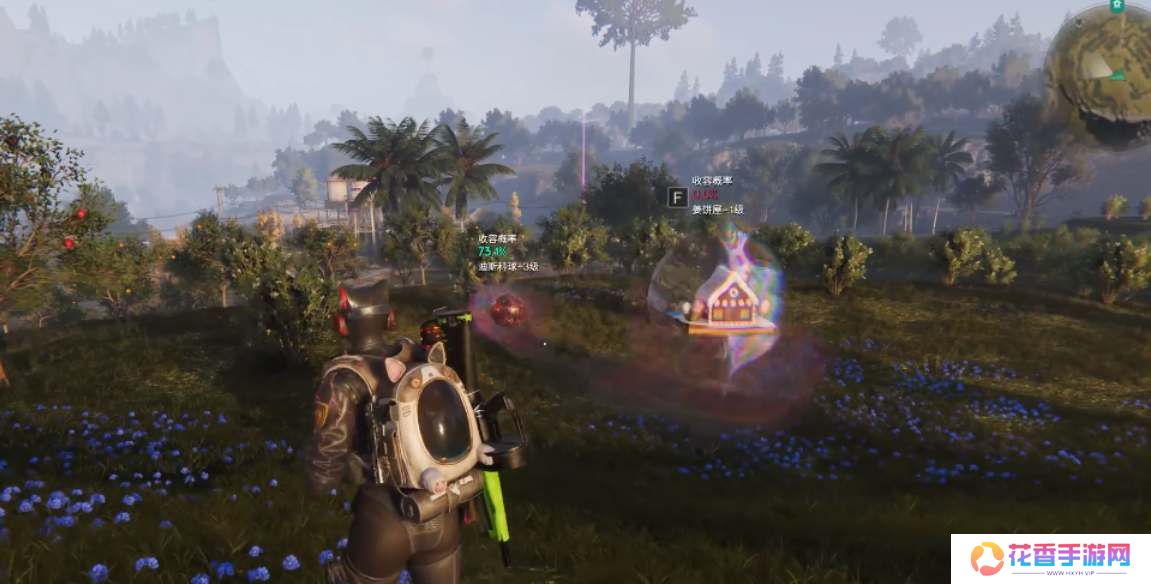Click the green marker atop the minimap

[x=1118, y=6]
